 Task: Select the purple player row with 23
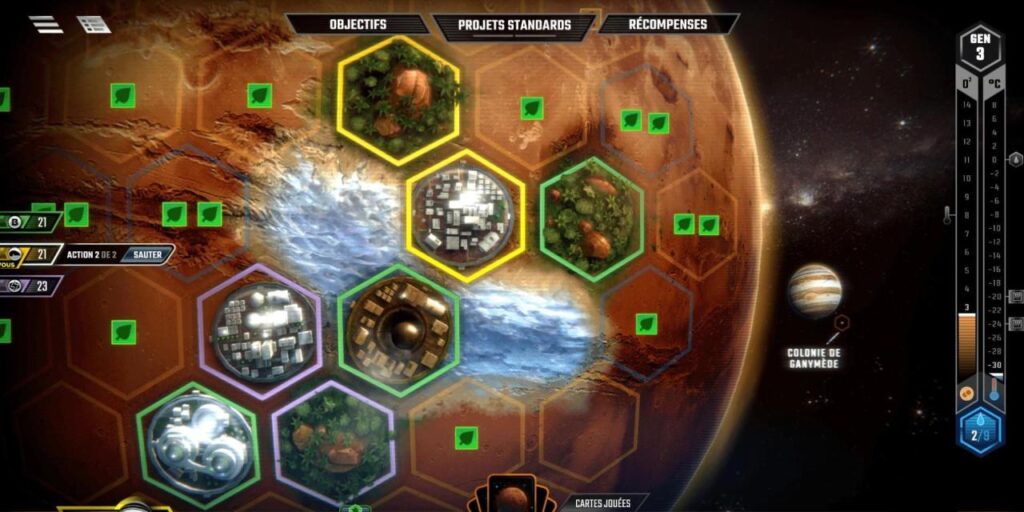(30, 286)
